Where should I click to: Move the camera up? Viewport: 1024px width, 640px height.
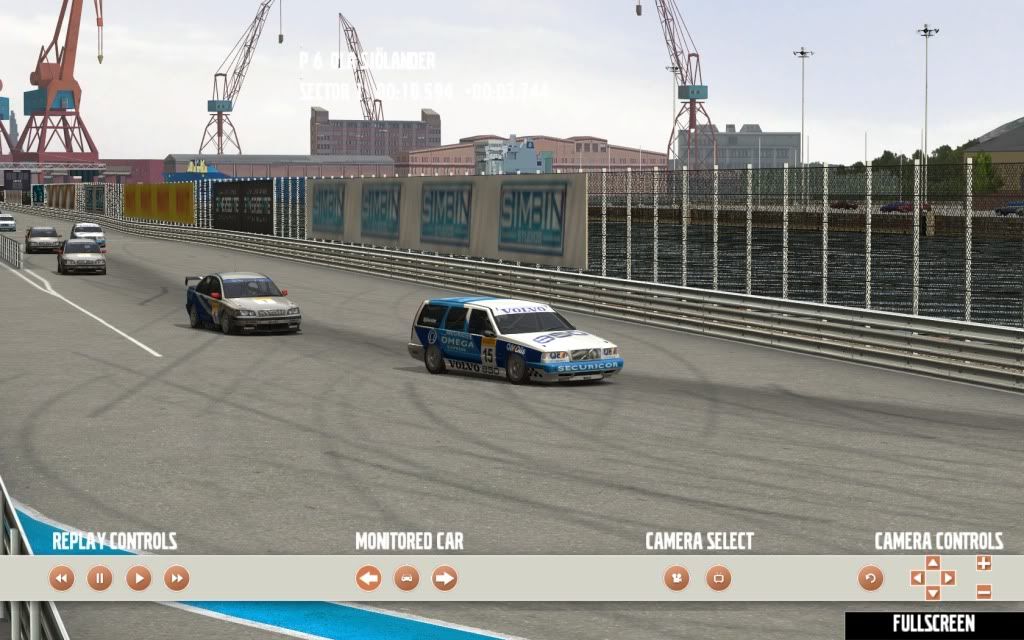tap(933, 563)
